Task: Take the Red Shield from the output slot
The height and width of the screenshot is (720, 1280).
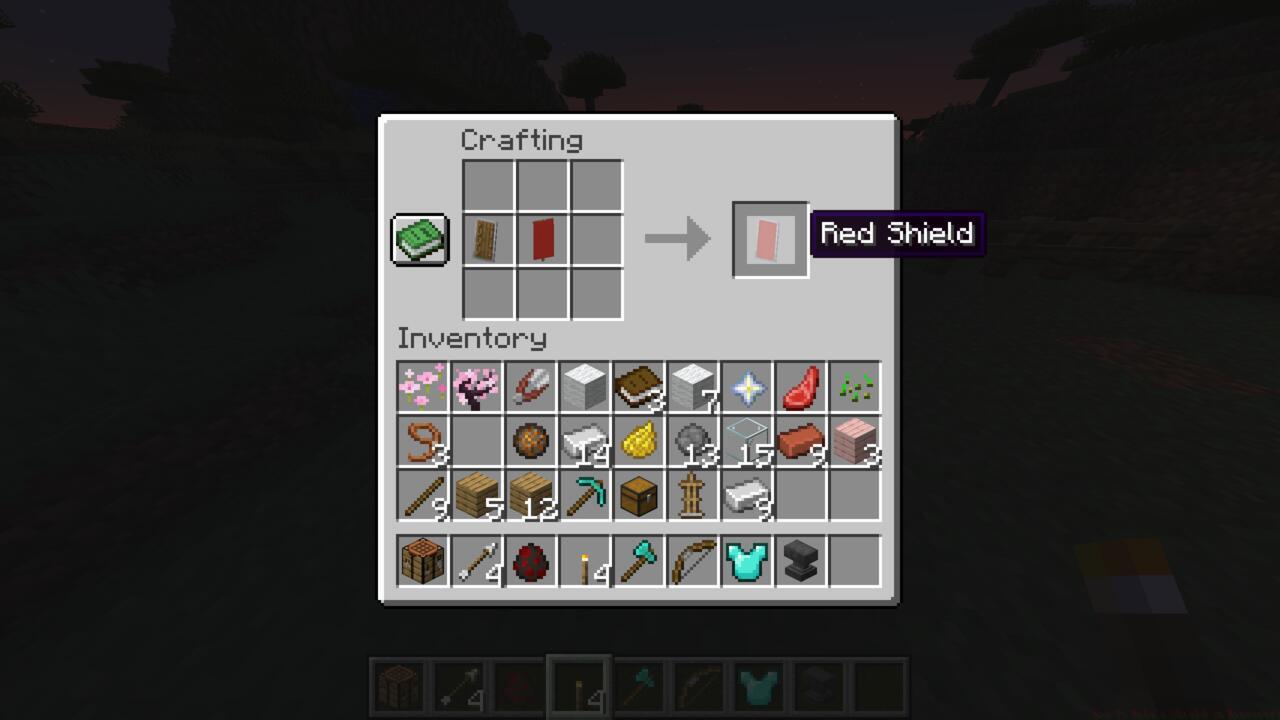Action: [770, 239]
